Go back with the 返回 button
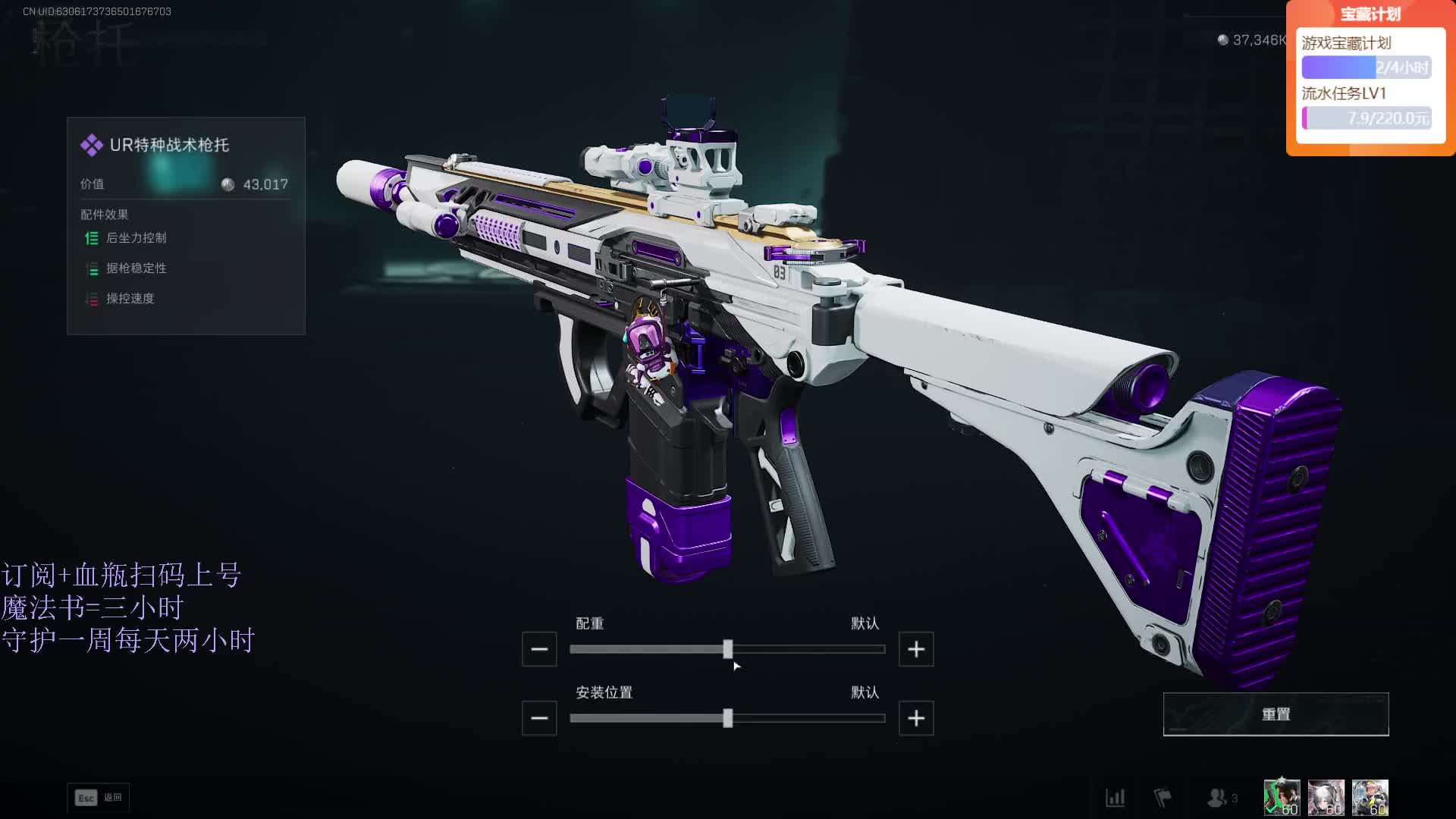The image size is (1456, 819). point(99,798)
